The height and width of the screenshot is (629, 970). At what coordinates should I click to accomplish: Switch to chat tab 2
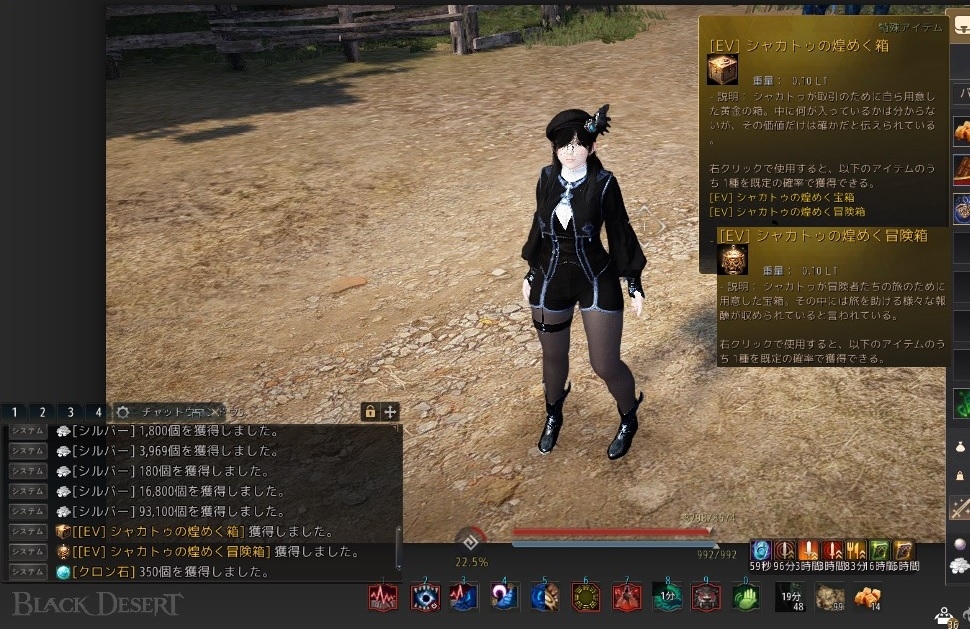tap(42, 412)
